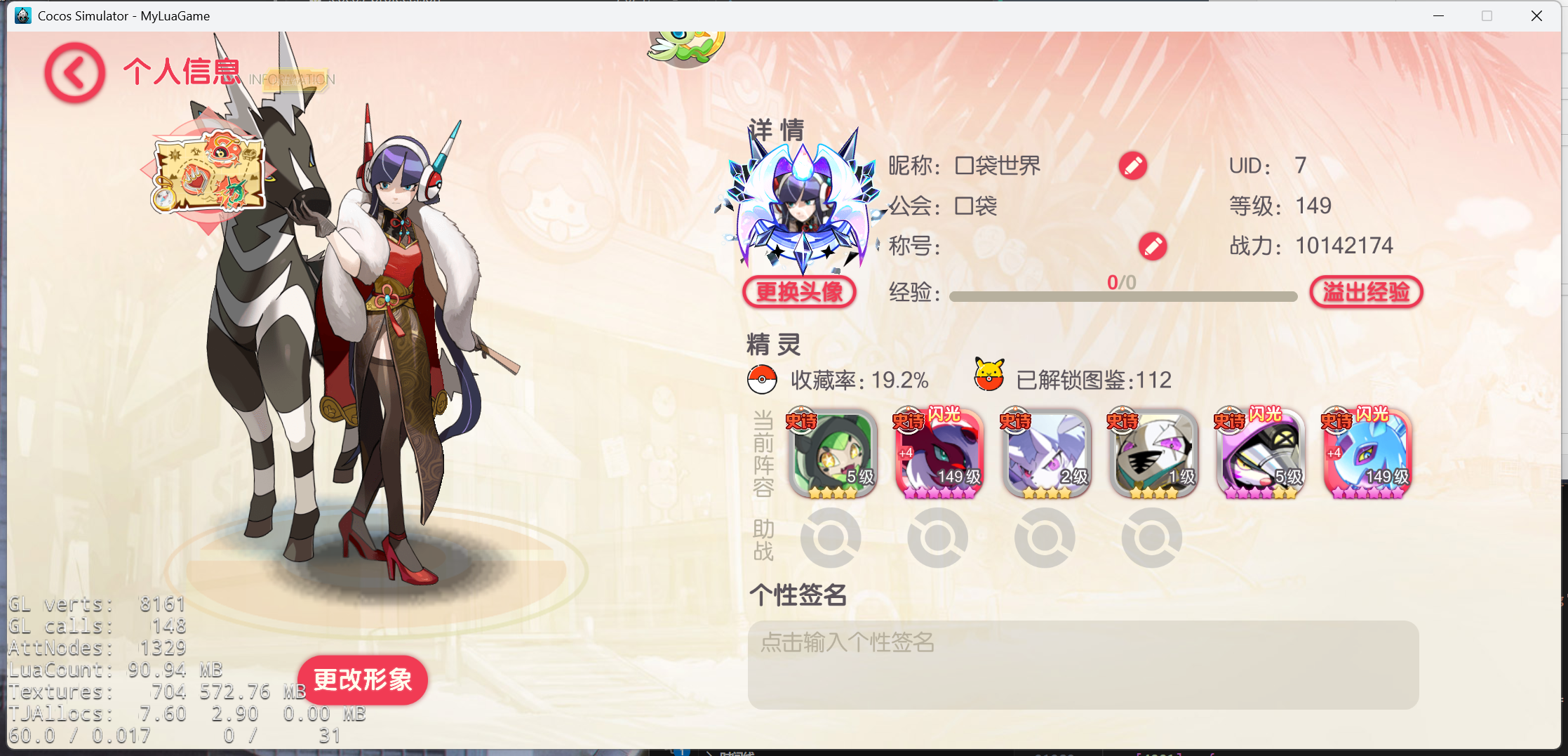Click the pencil edit icon next to 称号
Screen dimensions: 1568x756
(1152, 246)
